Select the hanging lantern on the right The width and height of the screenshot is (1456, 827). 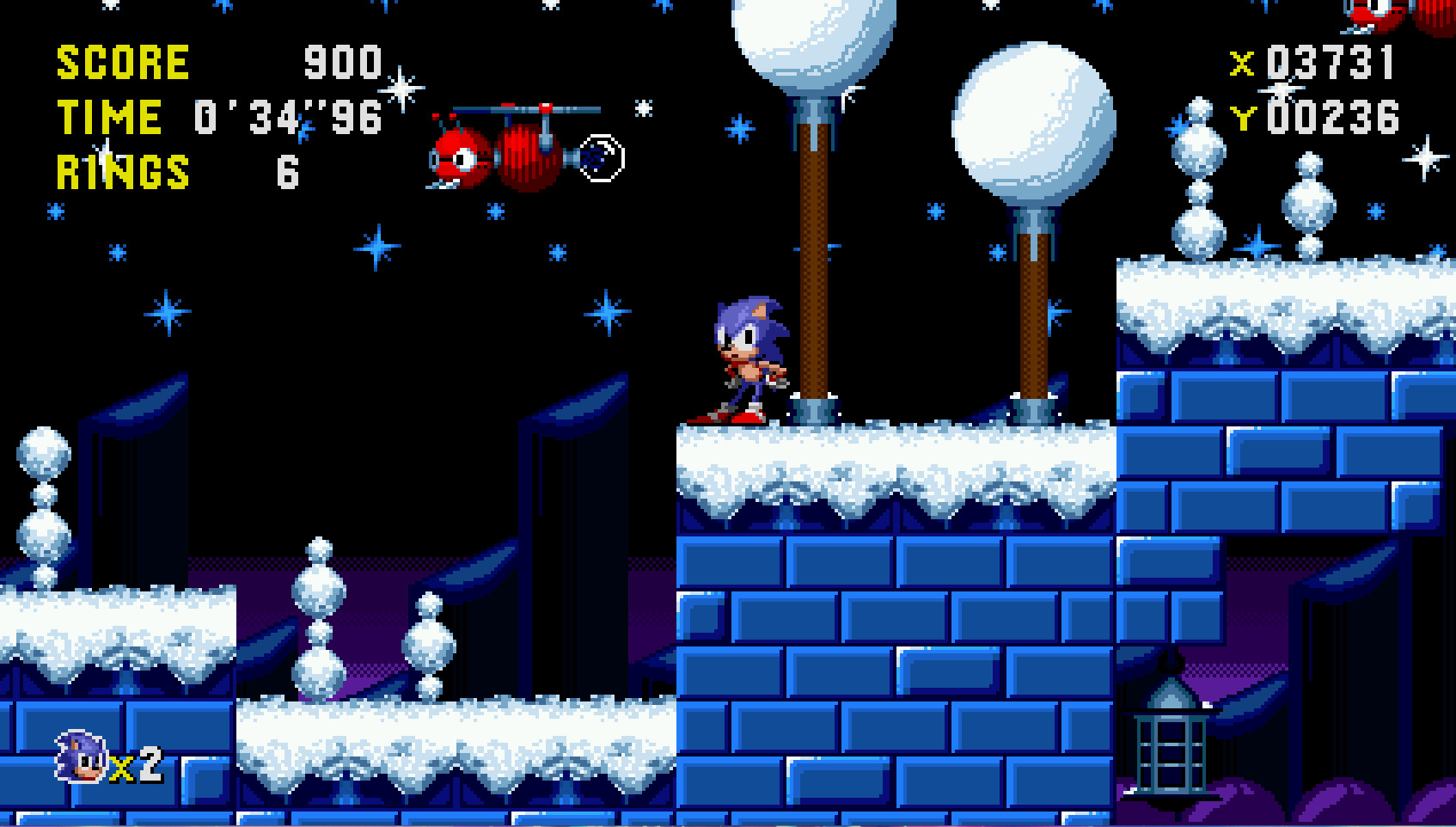tap(1171, 741)
